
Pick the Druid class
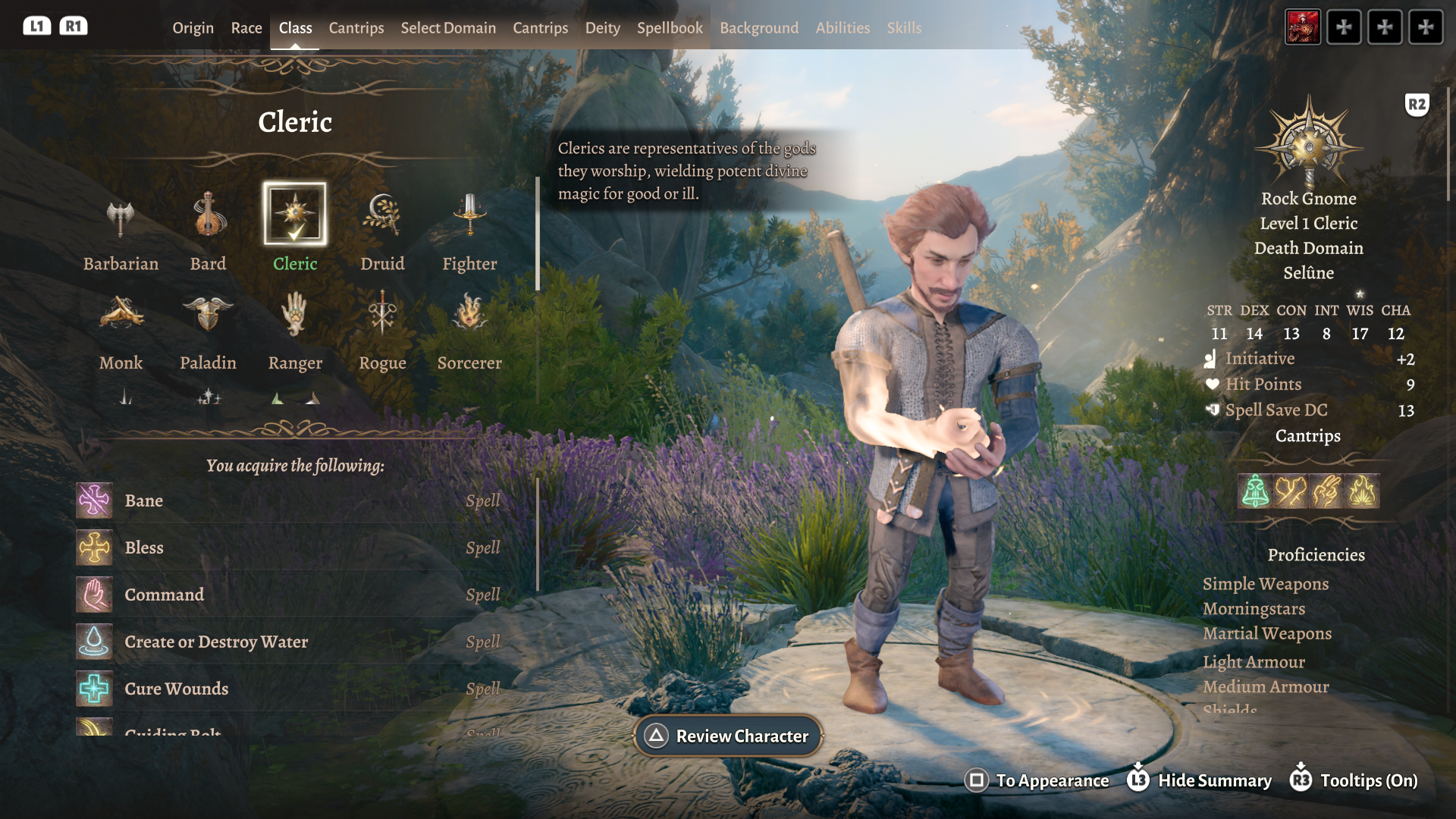(382, 216)
